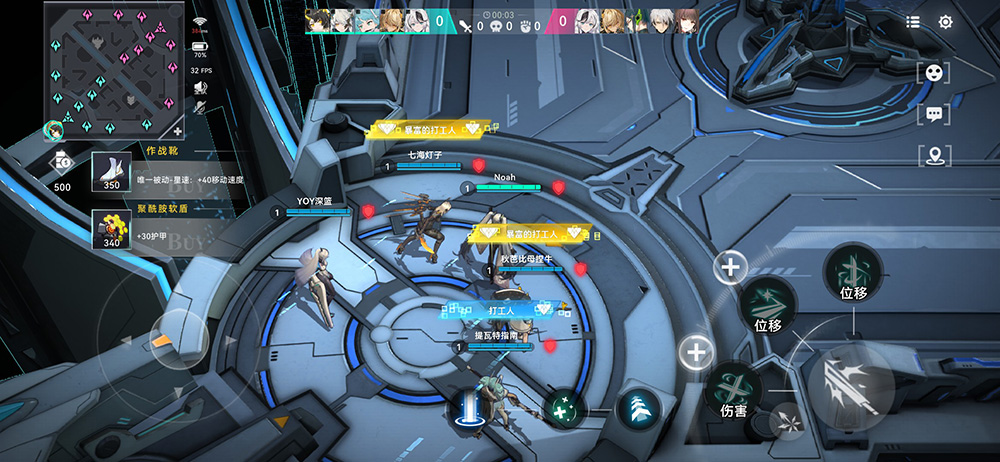The image size is (1000, 462).
Task: Open the settings gear
Action: tap(945, 22)
